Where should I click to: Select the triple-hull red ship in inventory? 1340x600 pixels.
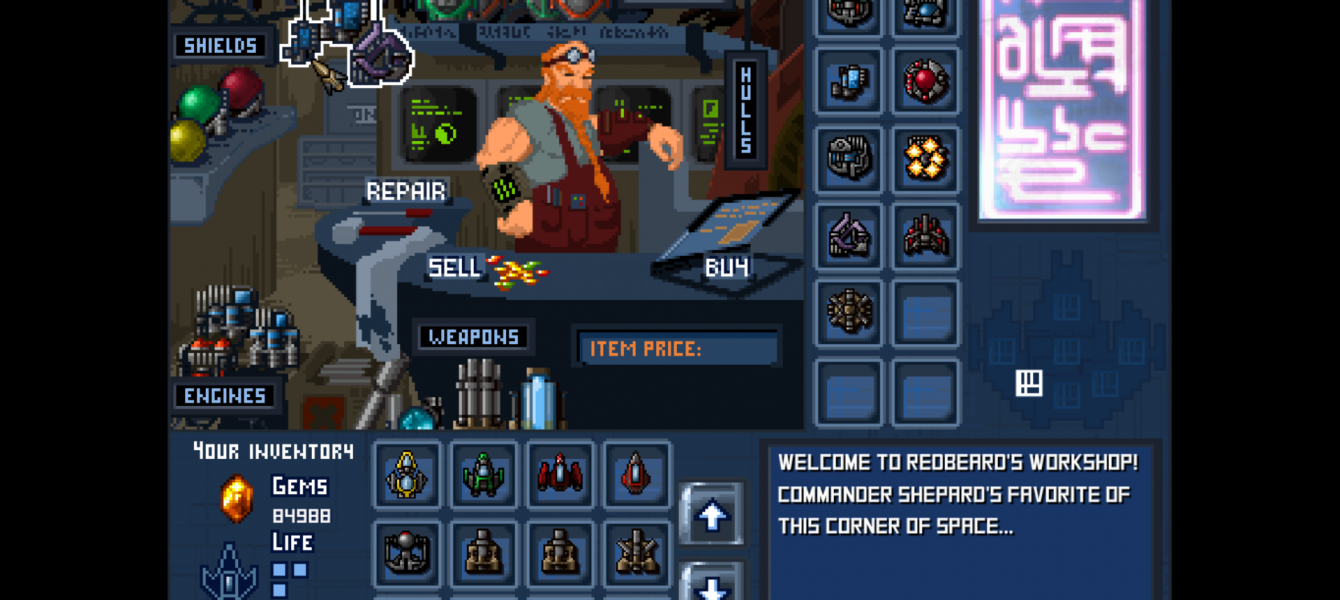(560, 474)
